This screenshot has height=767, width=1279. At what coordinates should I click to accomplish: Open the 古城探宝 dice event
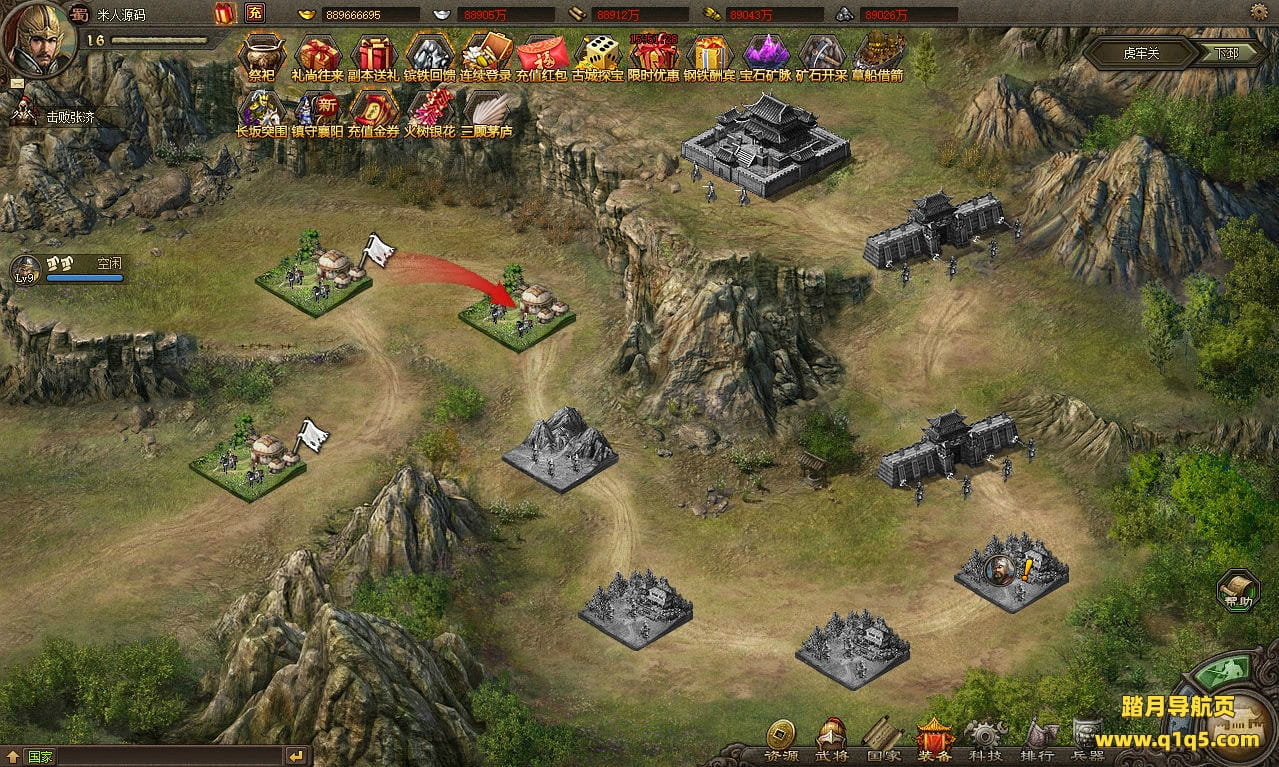[599, 54]
